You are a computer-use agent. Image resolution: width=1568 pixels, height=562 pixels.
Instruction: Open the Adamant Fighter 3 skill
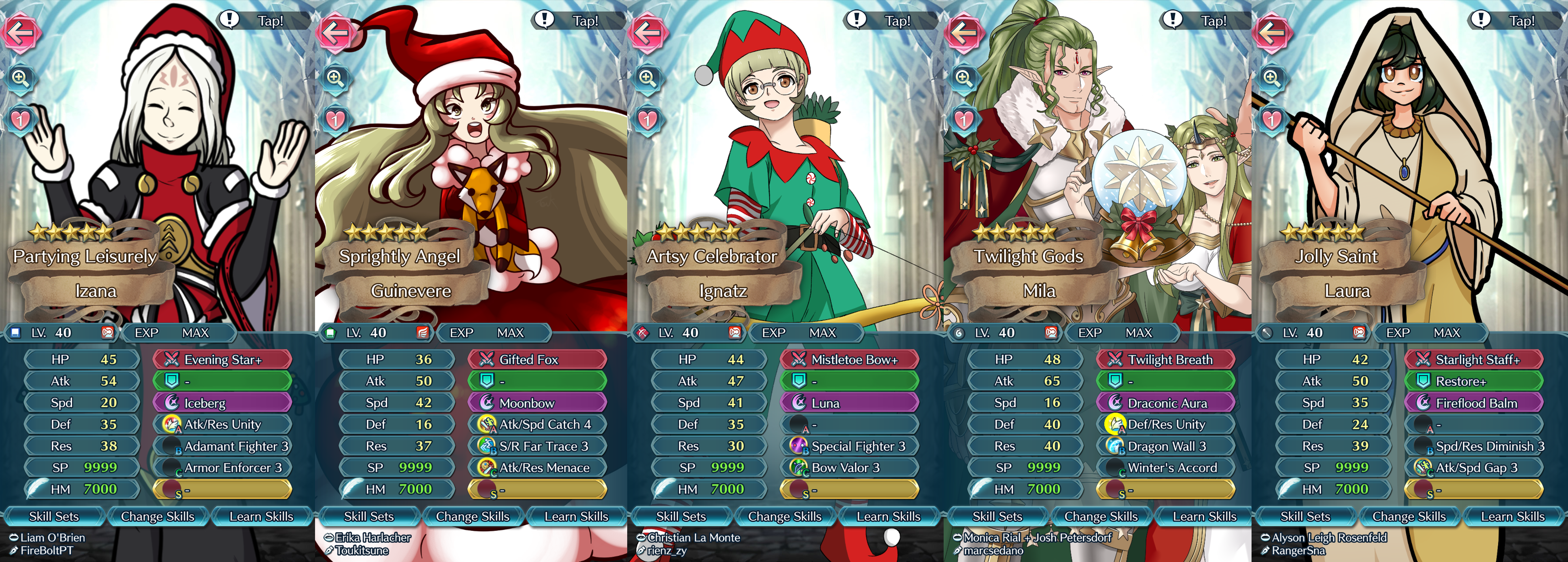click(x=222, y=446)
